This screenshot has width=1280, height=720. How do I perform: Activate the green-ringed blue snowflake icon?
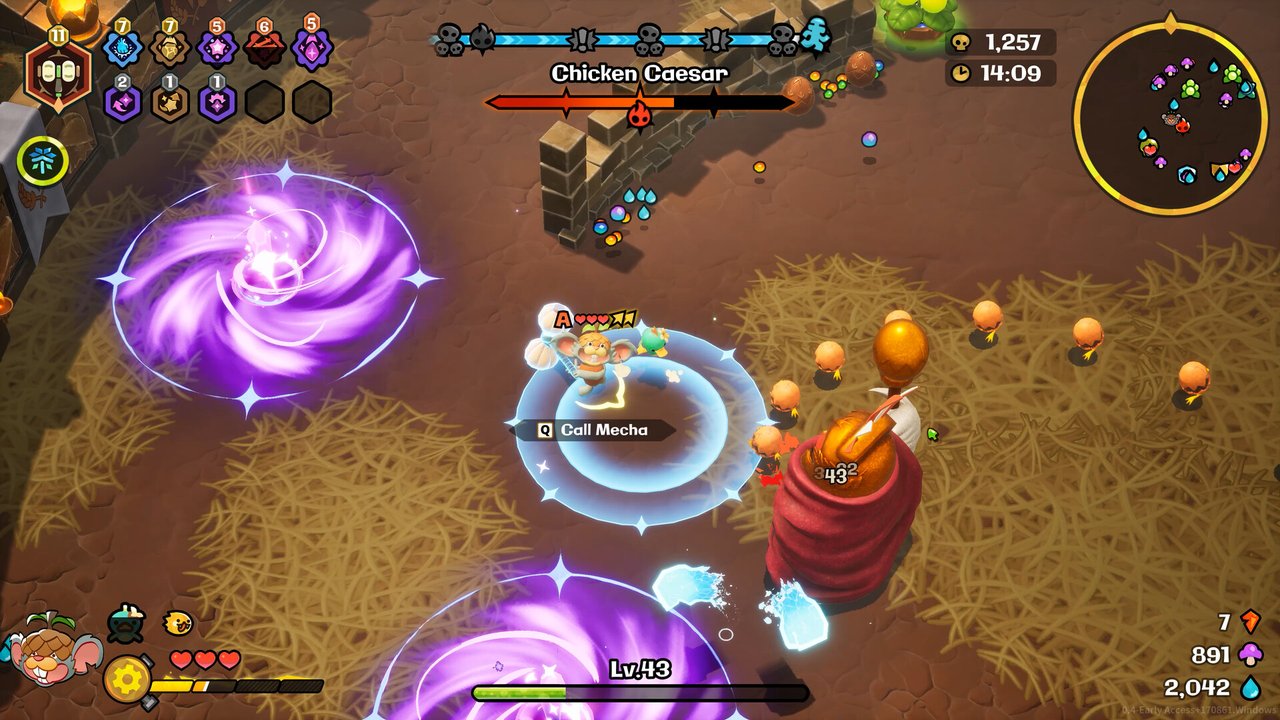(x=43, y=161)
